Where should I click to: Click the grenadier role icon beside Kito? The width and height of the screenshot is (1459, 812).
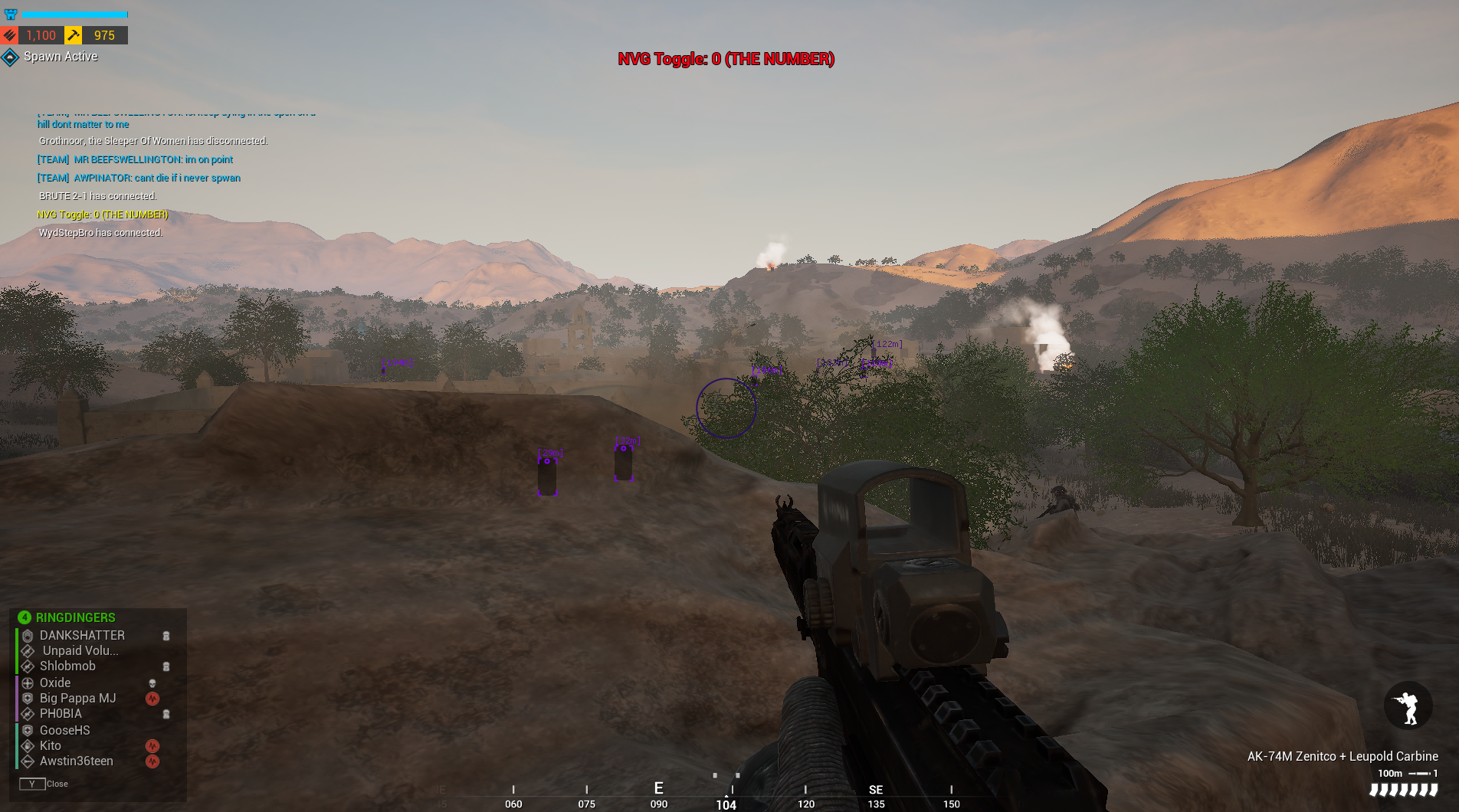tap(29, 745)
